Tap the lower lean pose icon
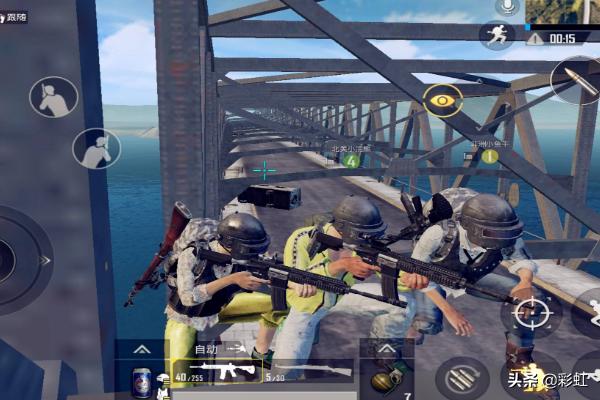 coord(96,149)
